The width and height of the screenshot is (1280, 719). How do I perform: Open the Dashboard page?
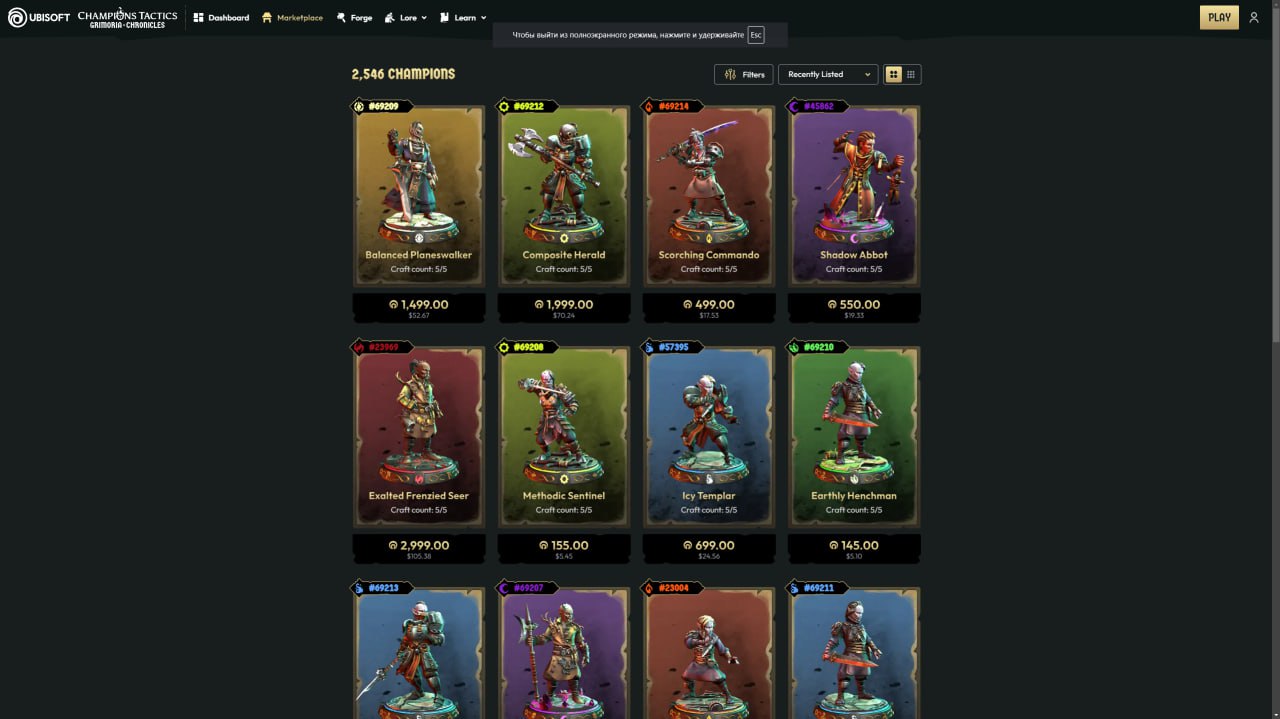coord(221,18)
